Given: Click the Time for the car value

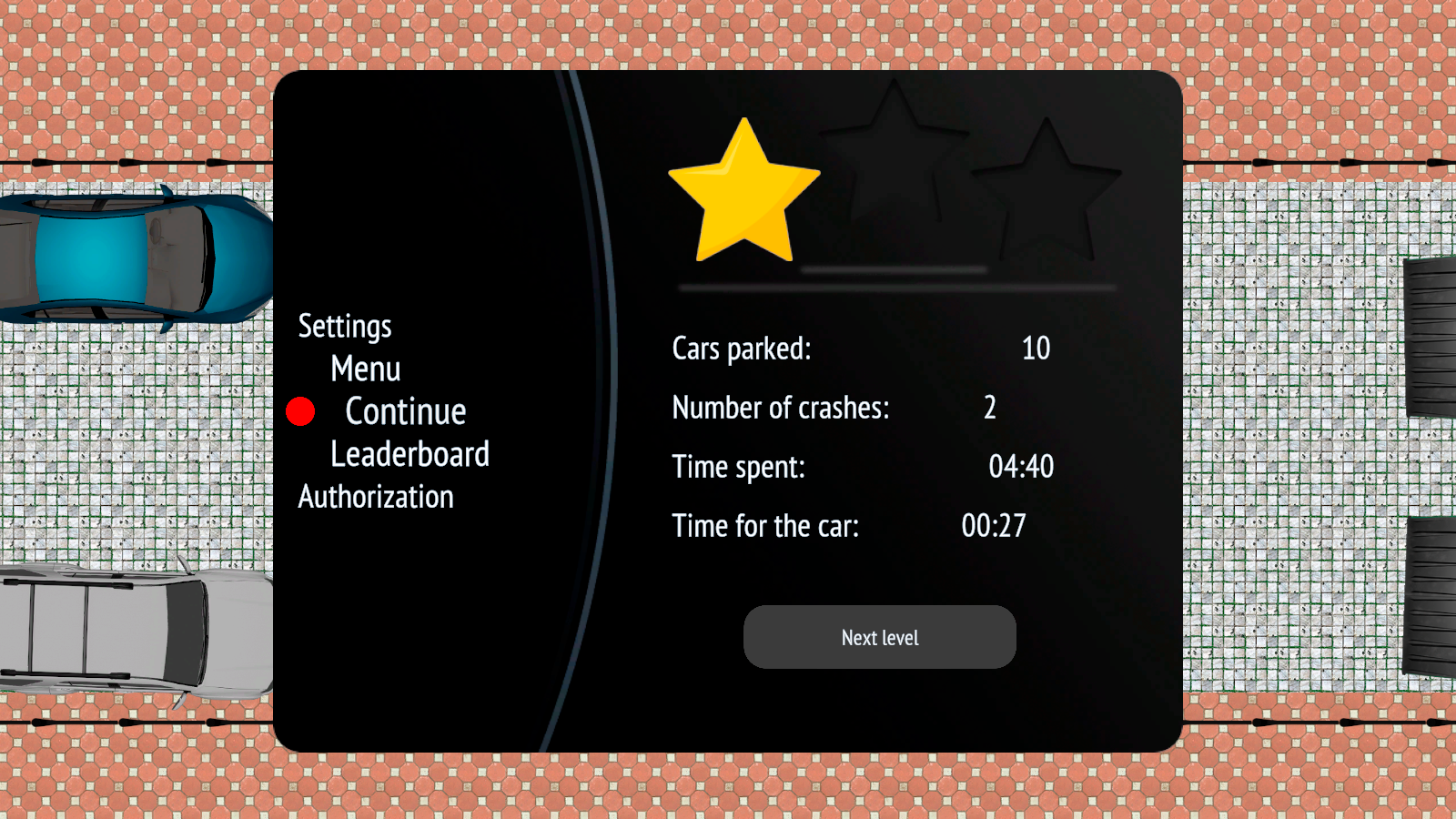Looking at the screenshot, I should click(995, 525).
